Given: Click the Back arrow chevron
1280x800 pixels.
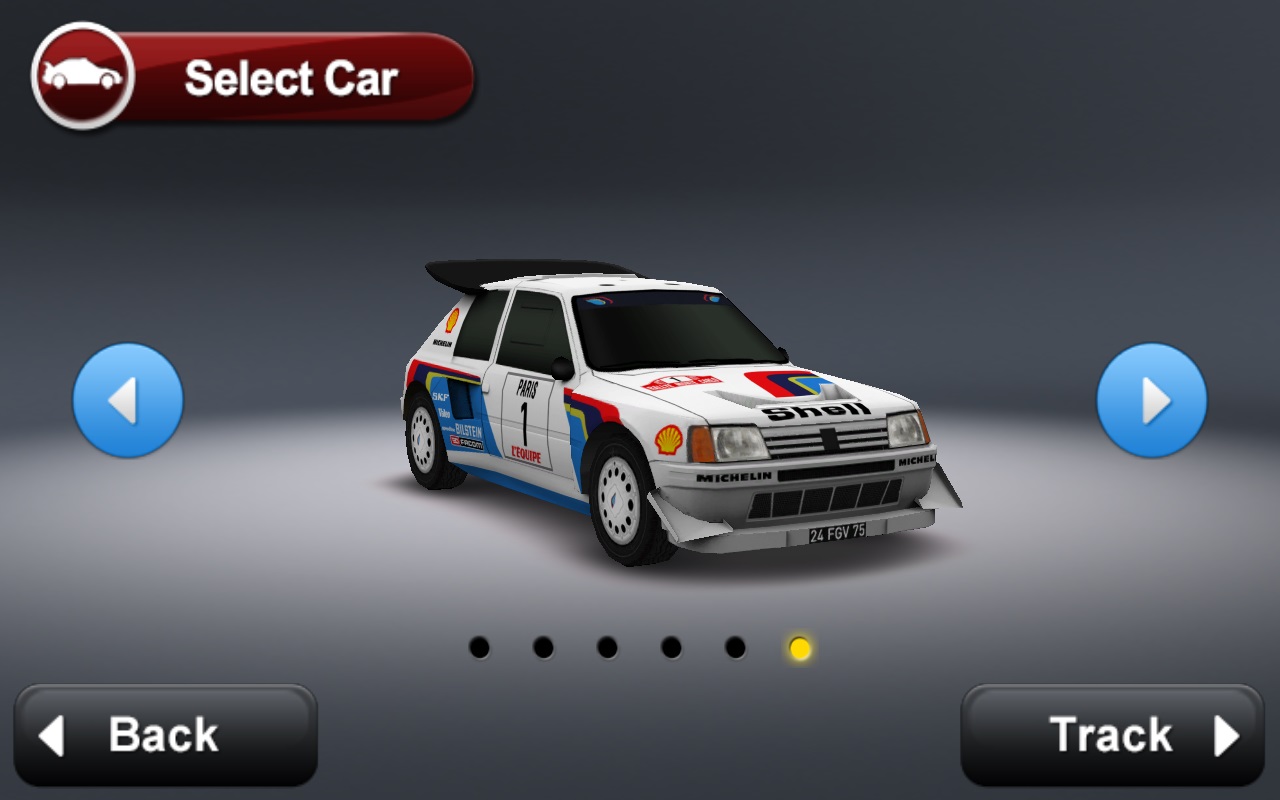Looking at the screenshot, I should (52, 735).
